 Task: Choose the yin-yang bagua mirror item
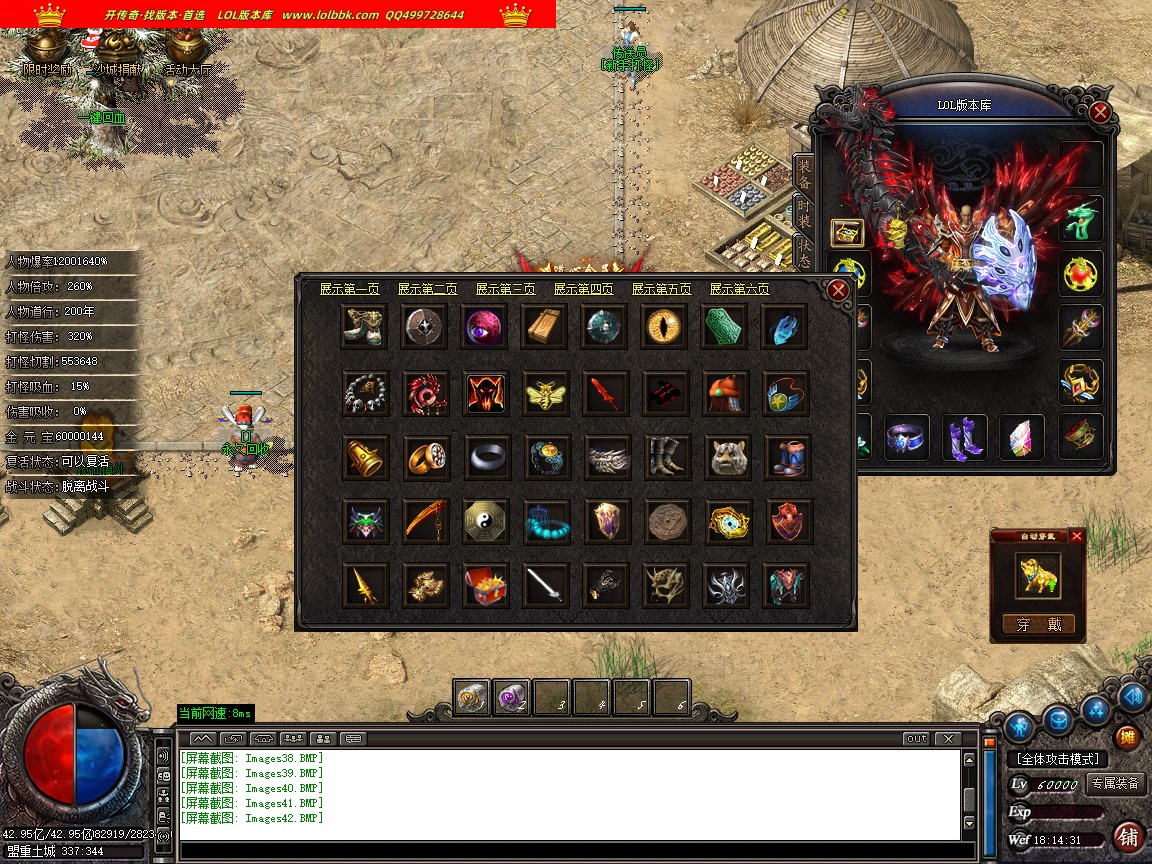(485, 521)
